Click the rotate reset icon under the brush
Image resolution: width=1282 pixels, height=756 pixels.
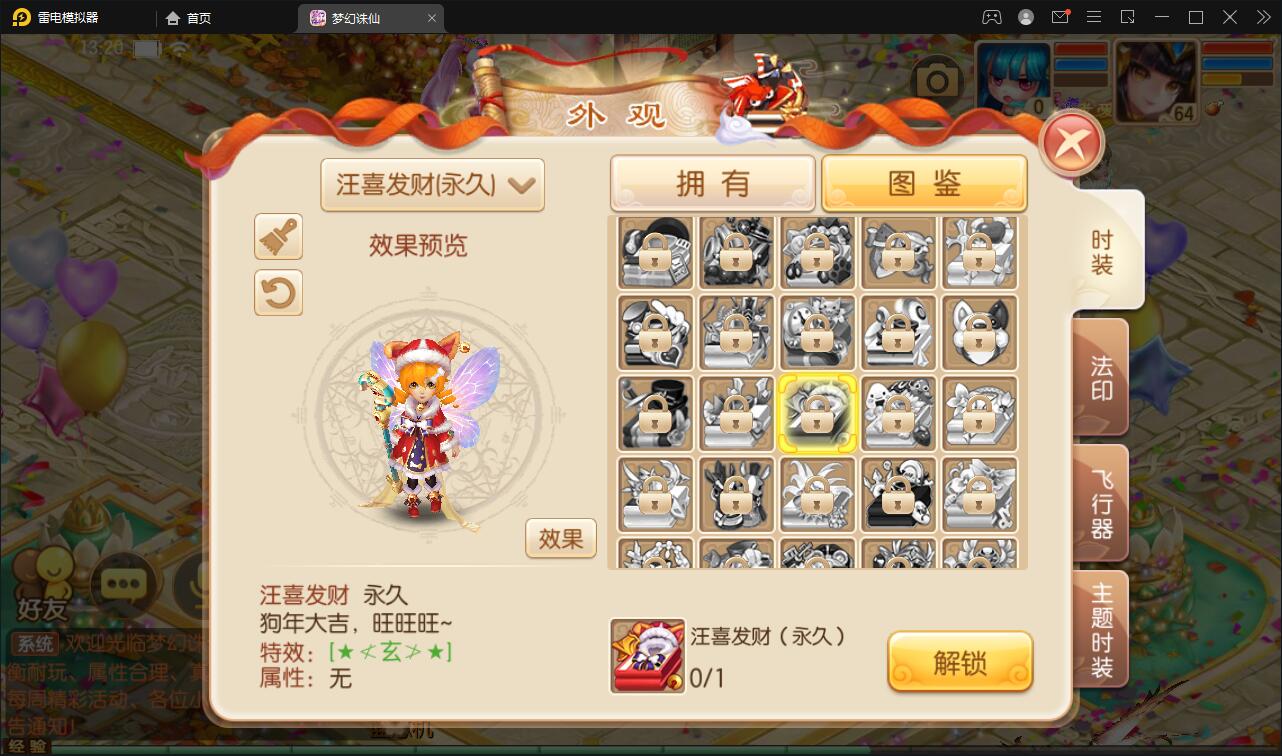pos(278,293)
